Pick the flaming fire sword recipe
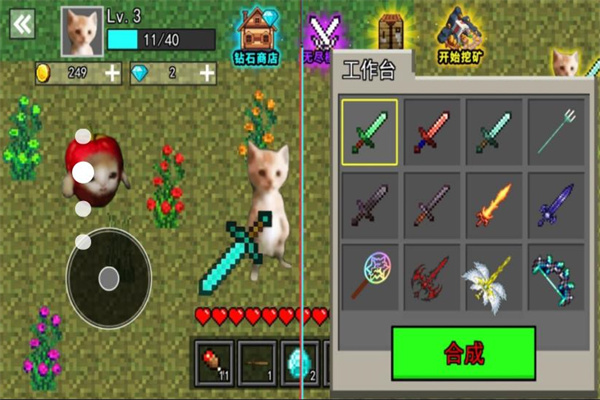 (x=495, y=203)
